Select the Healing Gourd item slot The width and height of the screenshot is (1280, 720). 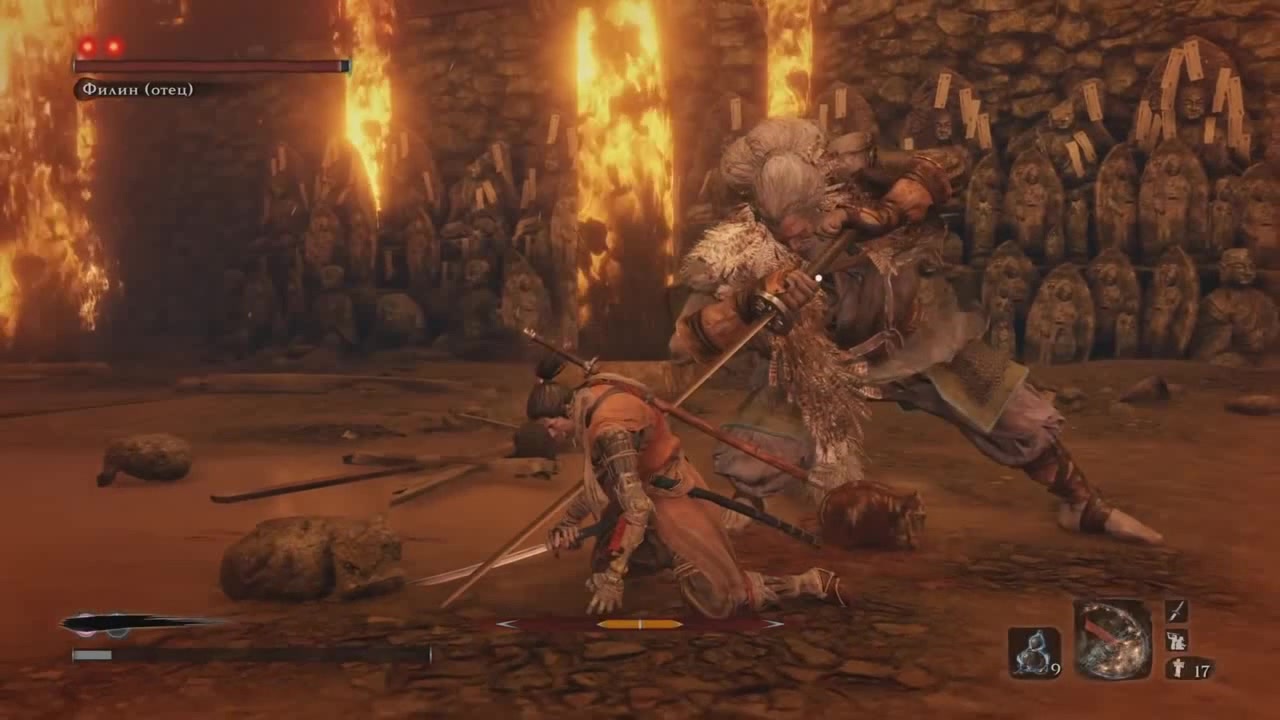click(1033, 652)
